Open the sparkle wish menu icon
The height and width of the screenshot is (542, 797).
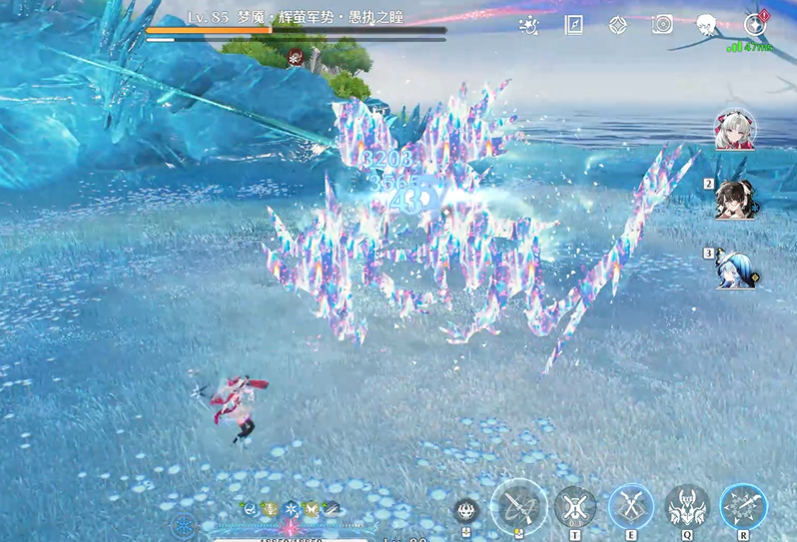tap(531, 25)
